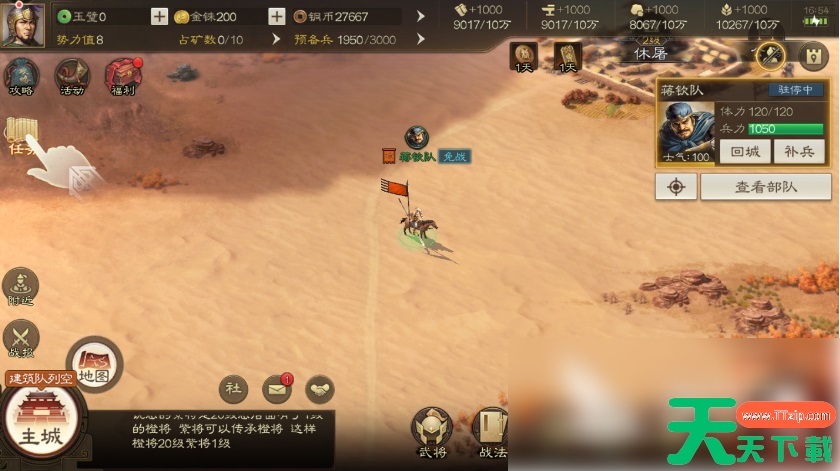Open the 活动 events menu
This screenshot has width=840, height=471.
[72, 77]
